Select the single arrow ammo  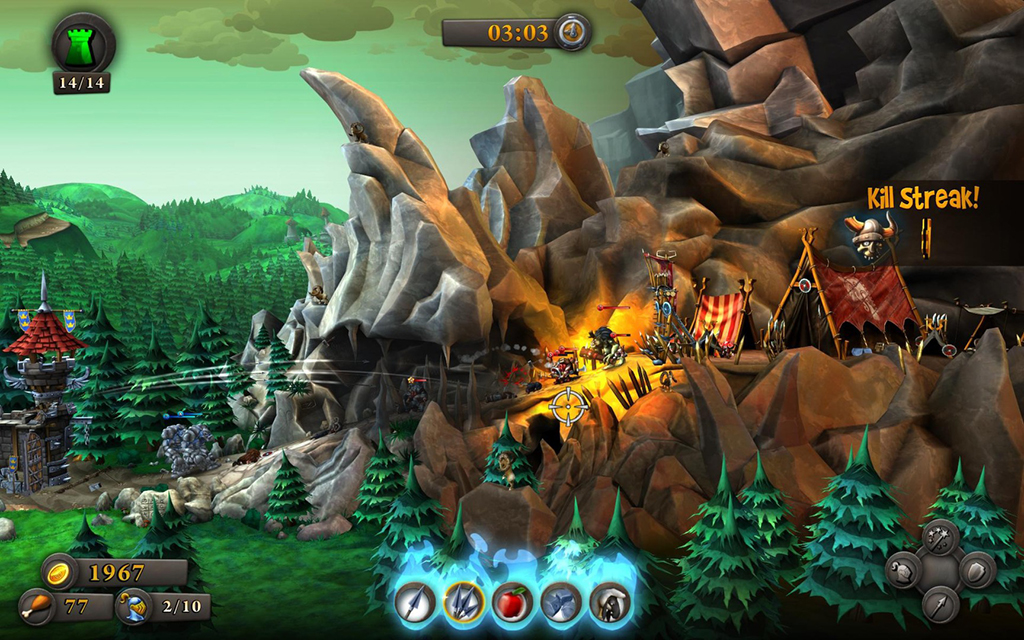pos(413,602)
